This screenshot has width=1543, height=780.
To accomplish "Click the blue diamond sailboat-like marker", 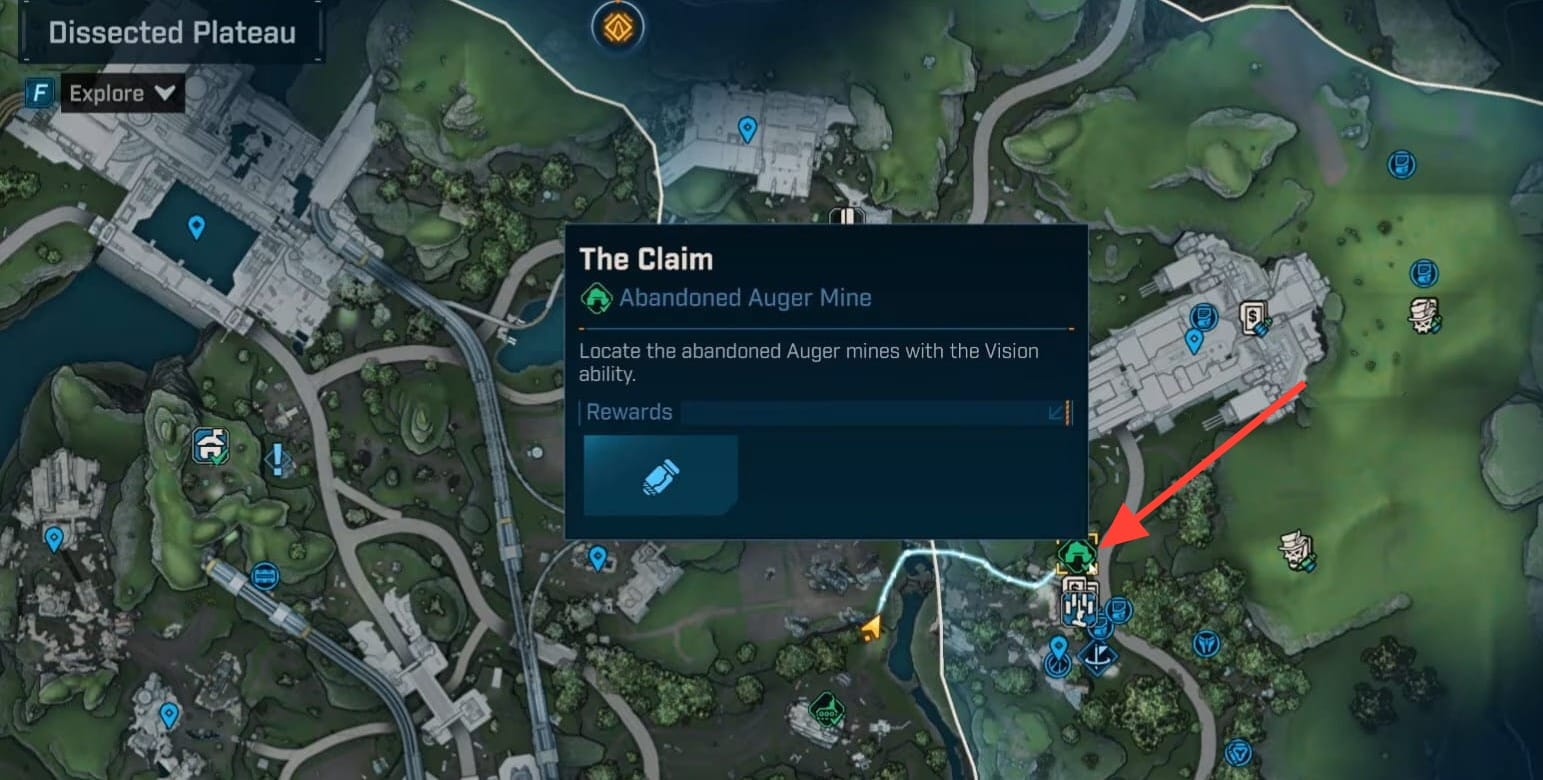I will [1098, 659].
